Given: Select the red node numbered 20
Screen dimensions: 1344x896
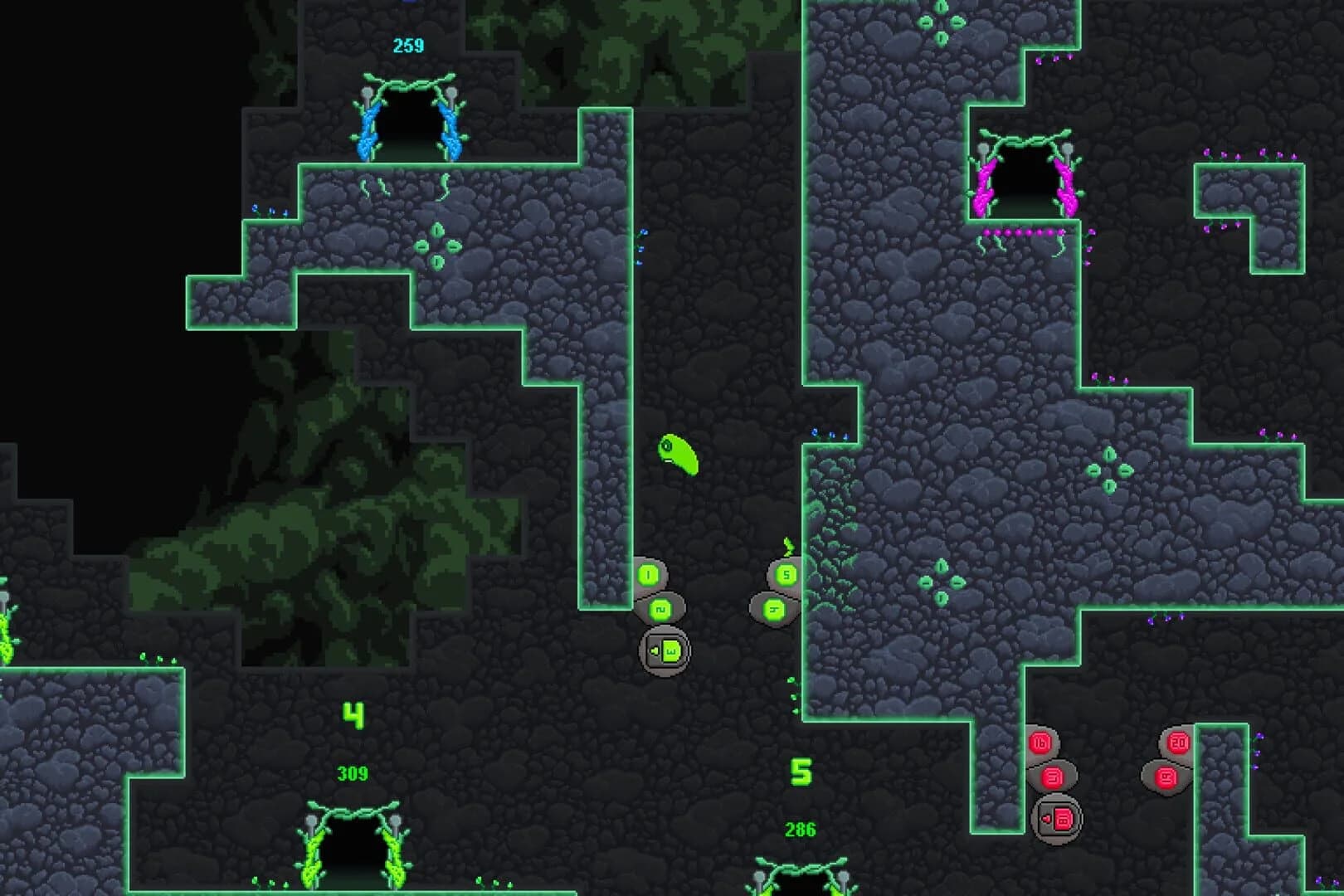Looking at the screenshot, I should (1180, 743).
